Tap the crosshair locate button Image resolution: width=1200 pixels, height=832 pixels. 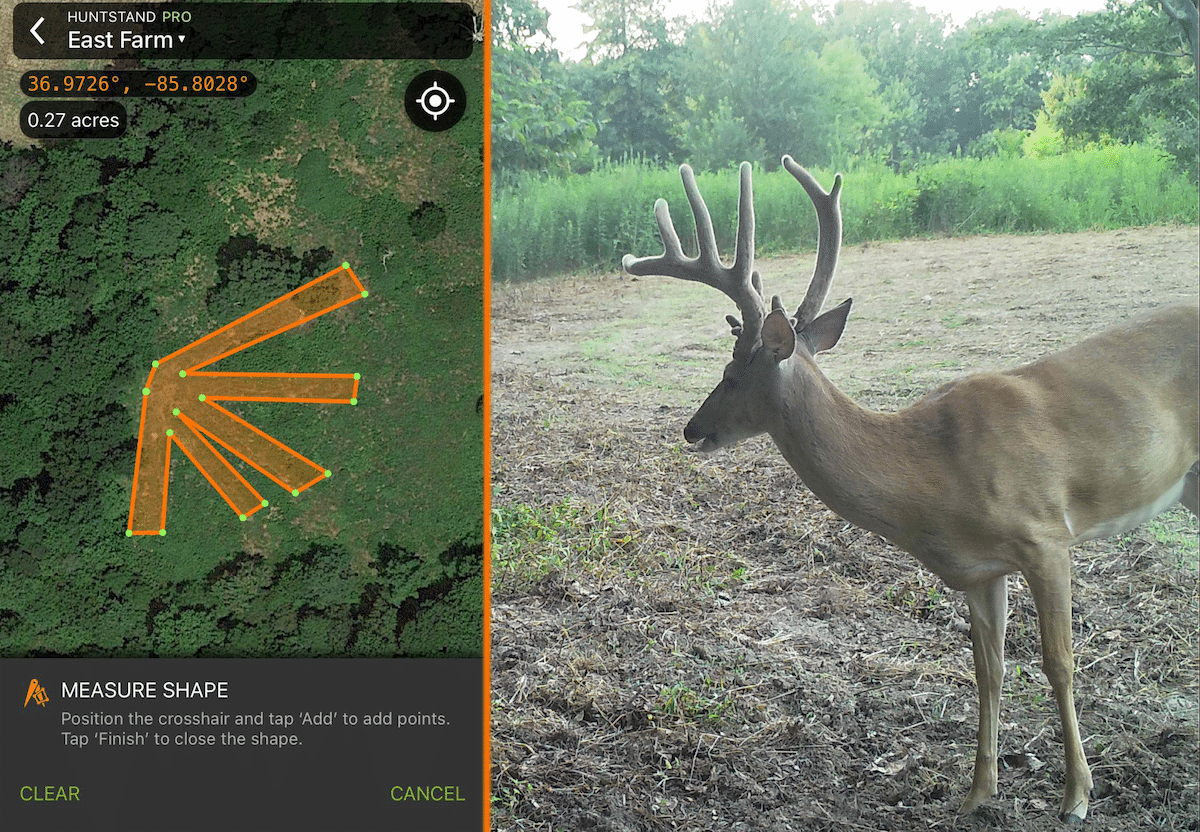pos(435,102)
